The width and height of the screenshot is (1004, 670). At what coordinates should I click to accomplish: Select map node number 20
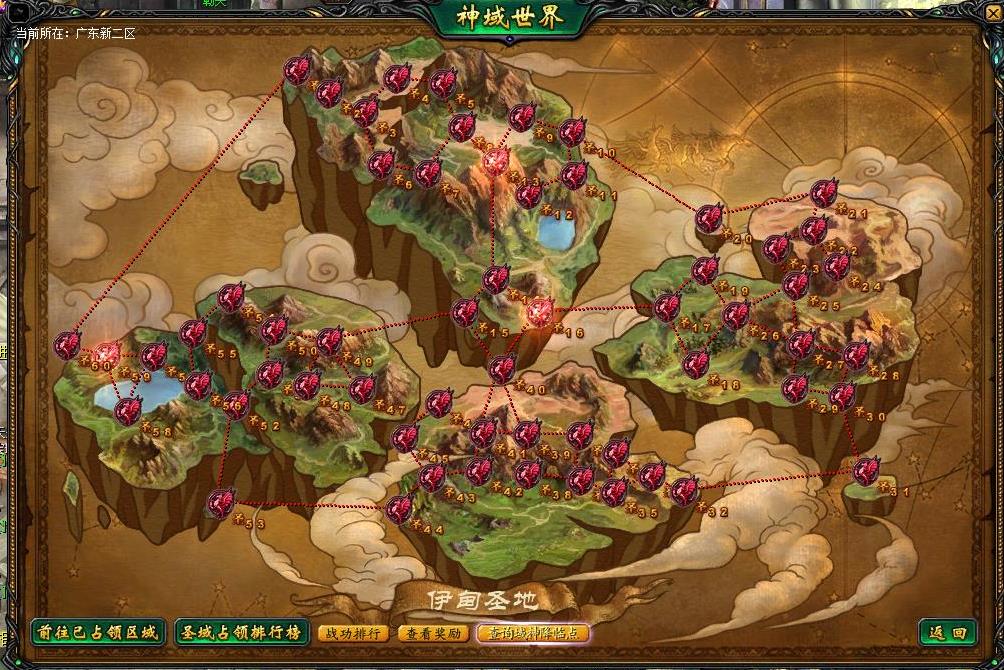coord(710,218)
